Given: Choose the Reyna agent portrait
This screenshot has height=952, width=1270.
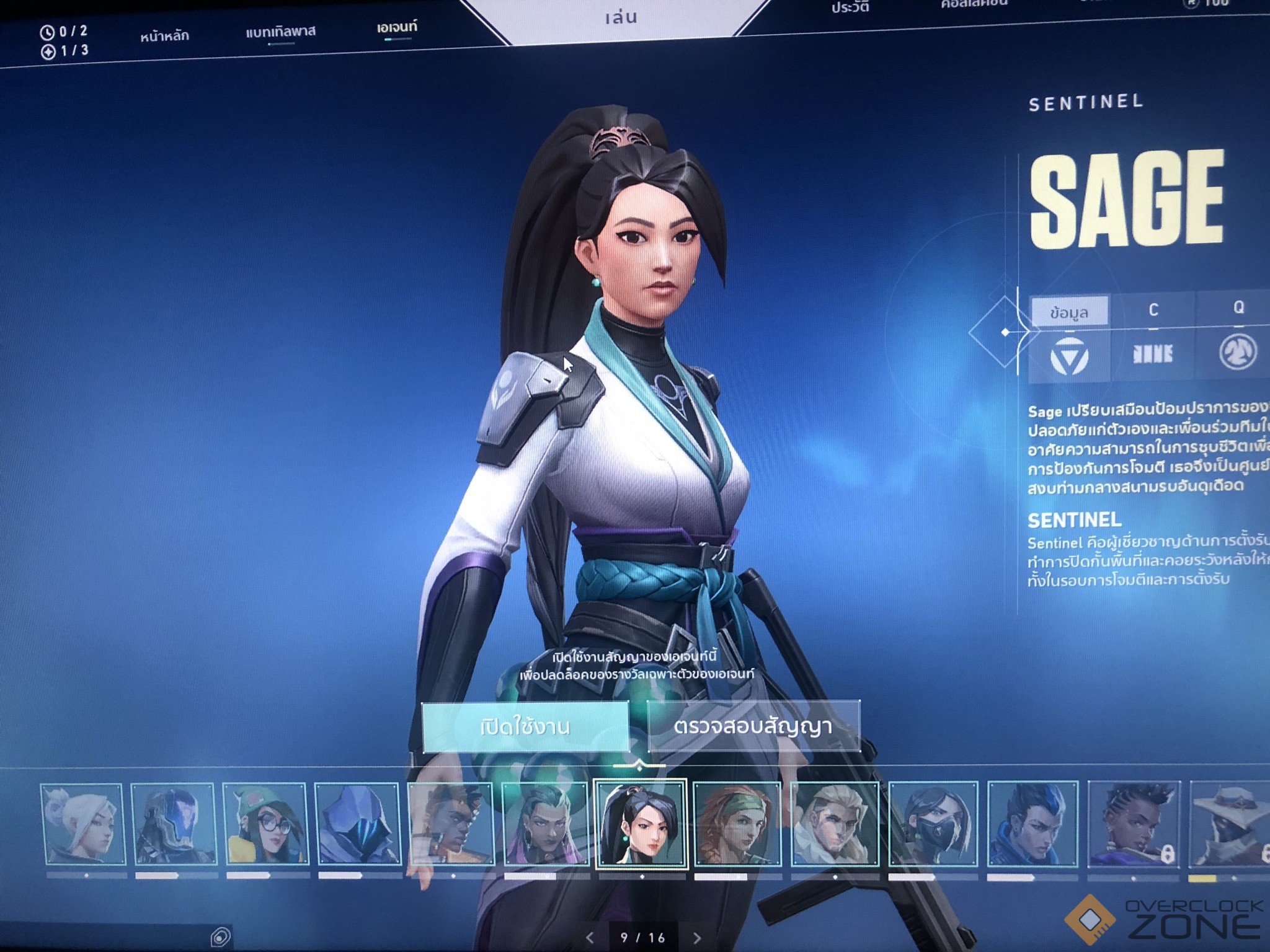Looking at the screenshot, I should click(x=544, y=824).
